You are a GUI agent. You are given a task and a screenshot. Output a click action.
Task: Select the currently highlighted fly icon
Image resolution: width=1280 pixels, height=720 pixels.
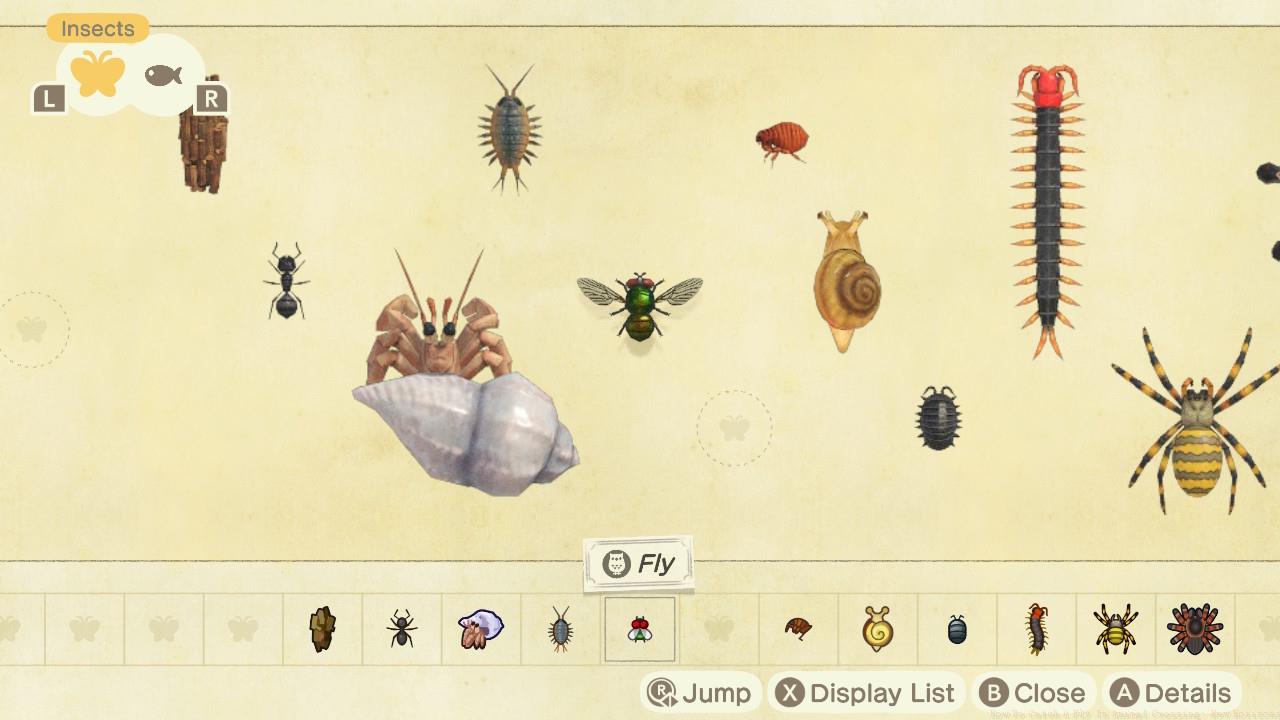coord(640,628)
